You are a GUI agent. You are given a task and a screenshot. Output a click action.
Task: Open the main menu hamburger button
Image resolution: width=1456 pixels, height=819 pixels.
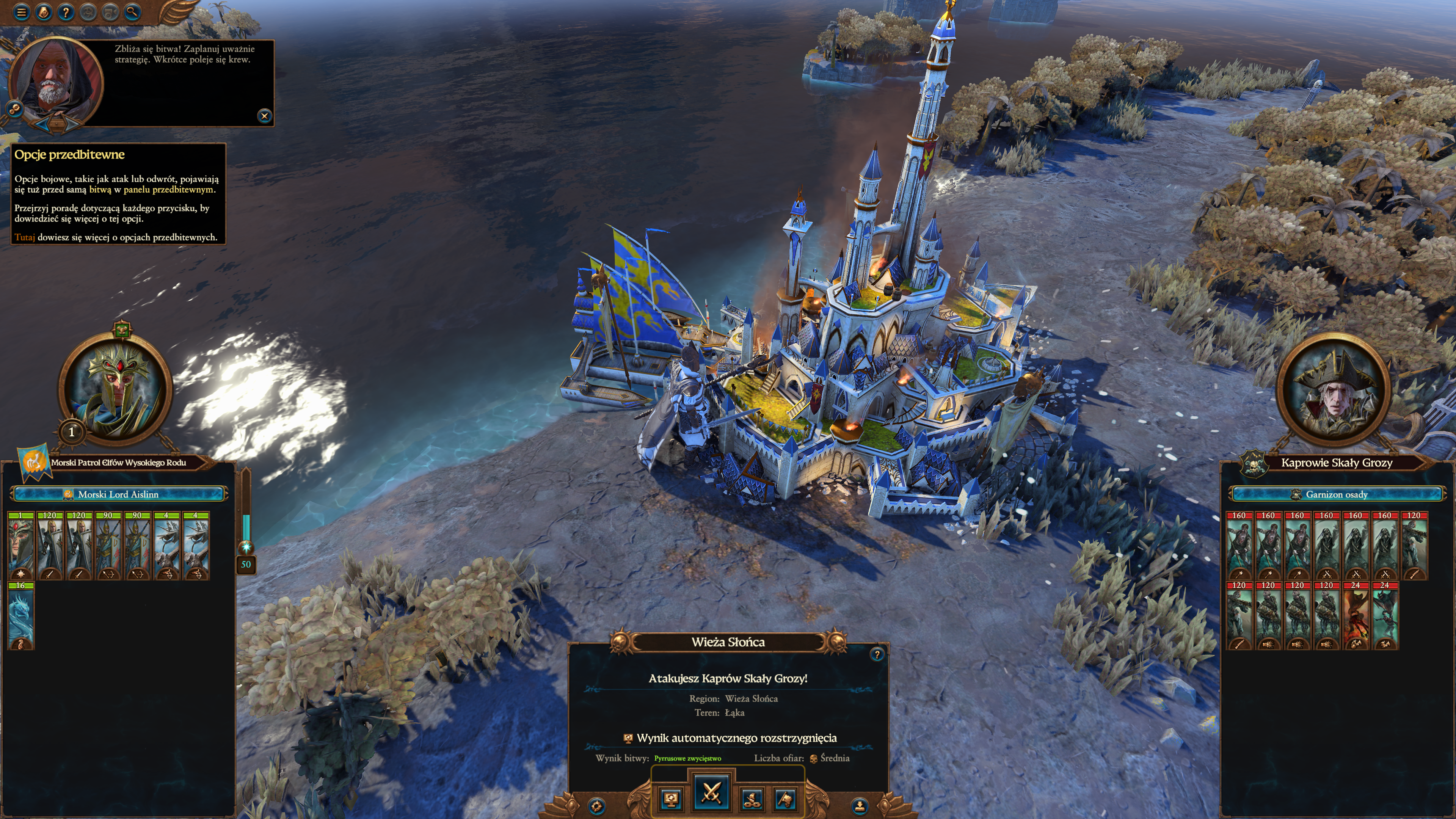tap(22, 12)
